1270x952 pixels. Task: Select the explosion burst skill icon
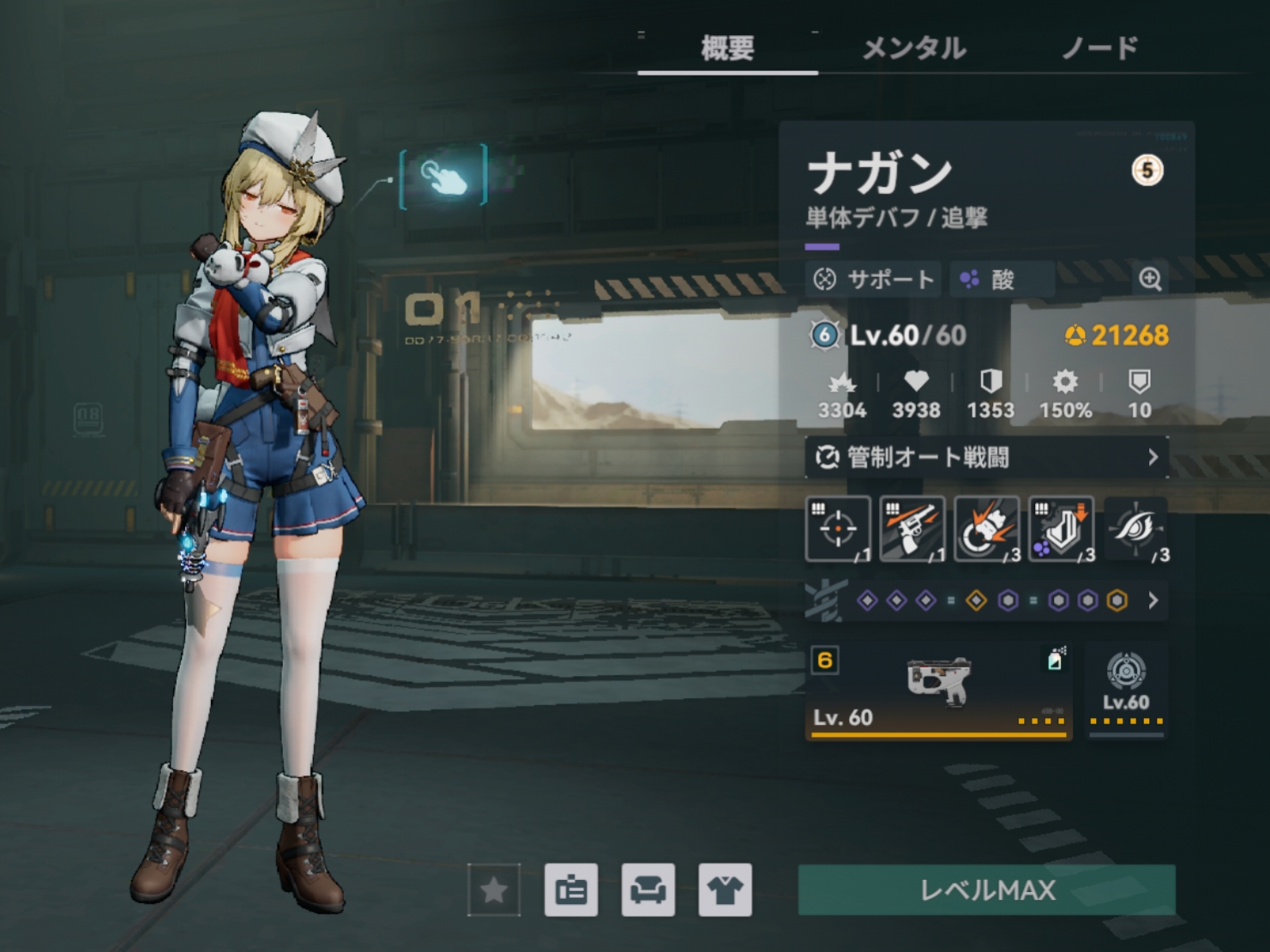tap(986, 529)
